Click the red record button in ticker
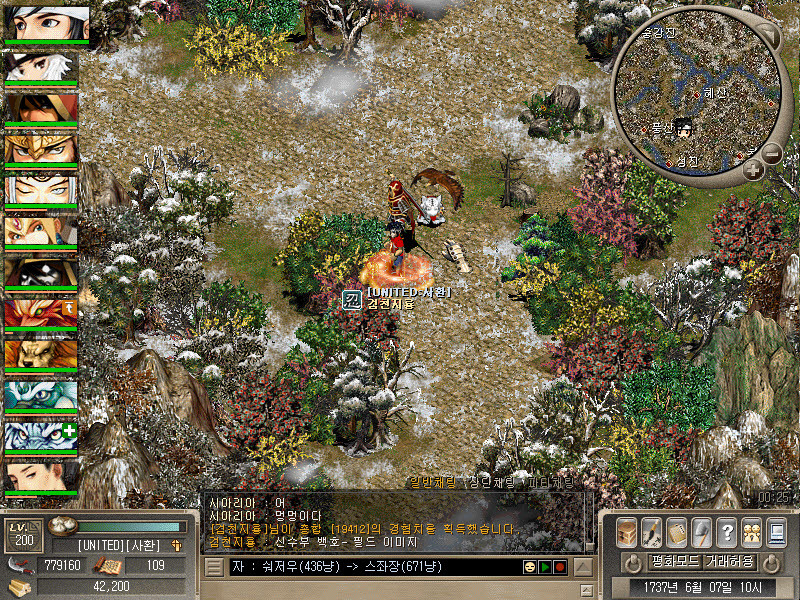The image size is (800, 600). (560, 567)
